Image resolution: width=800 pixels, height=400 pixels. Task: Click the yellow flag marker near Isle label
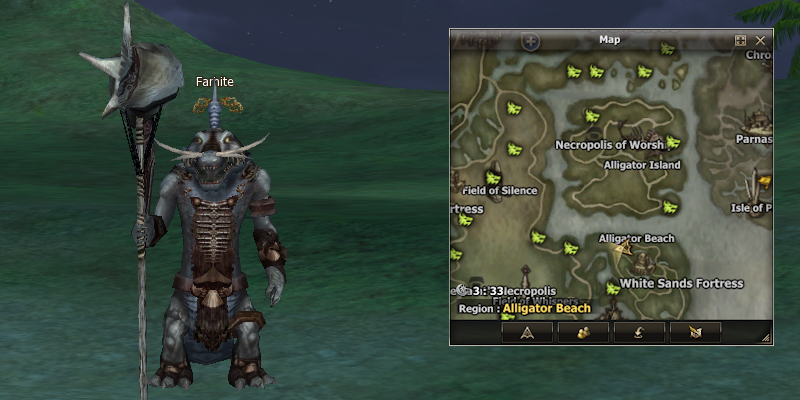[765, 182]
